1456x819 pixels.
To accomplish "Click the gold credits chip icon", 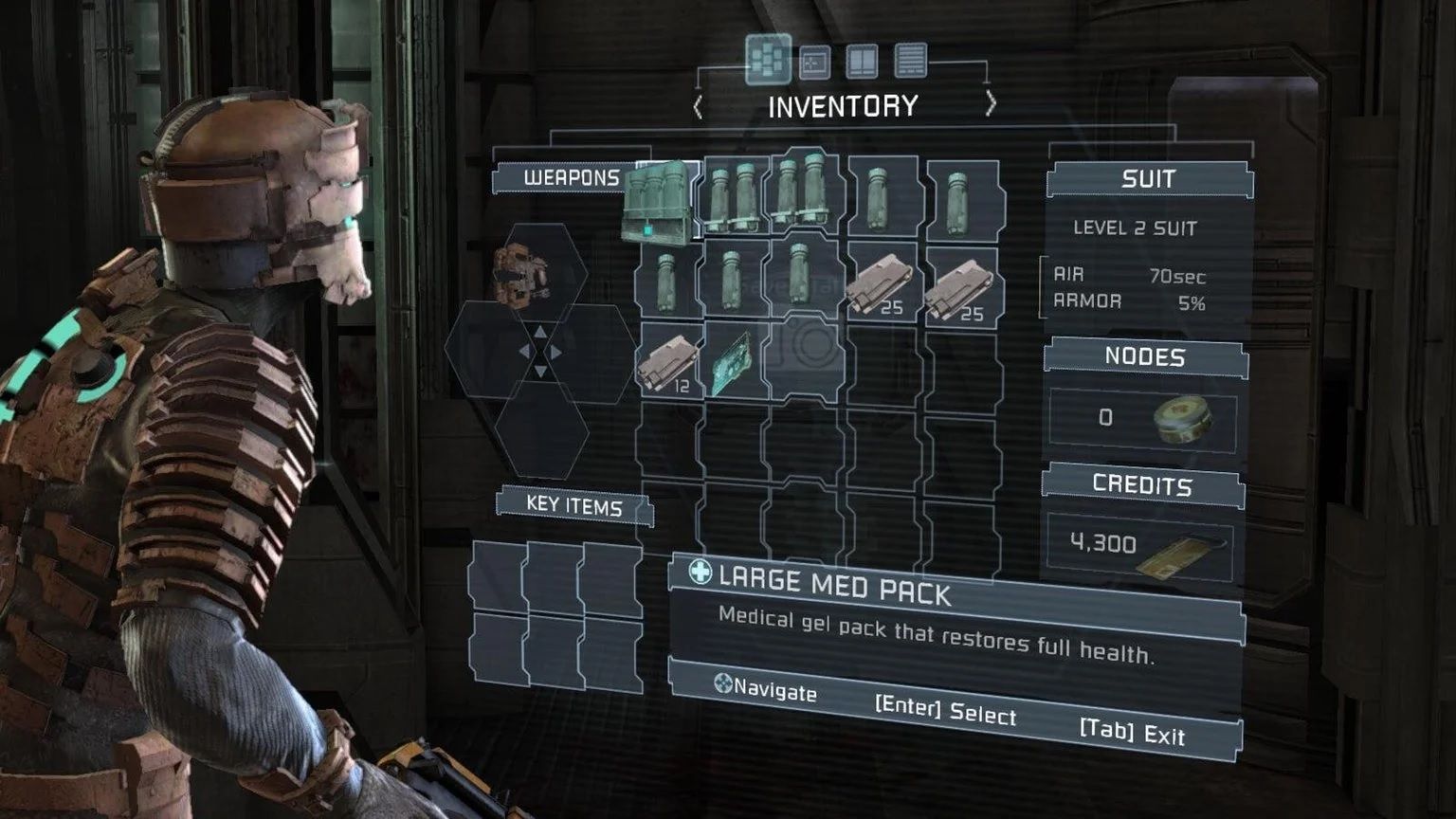I will click(x=1178, y=557).
